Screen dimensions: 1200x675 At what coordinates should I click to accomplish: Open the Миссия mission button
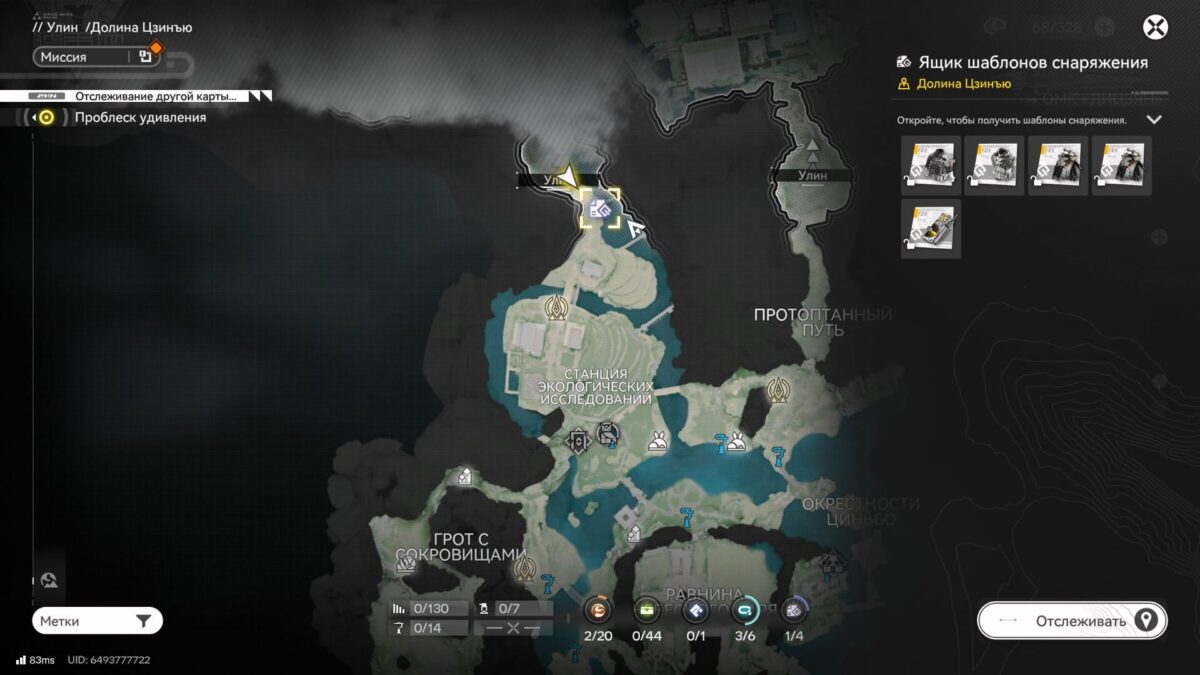pyautogui.click(x=96, y=57)
